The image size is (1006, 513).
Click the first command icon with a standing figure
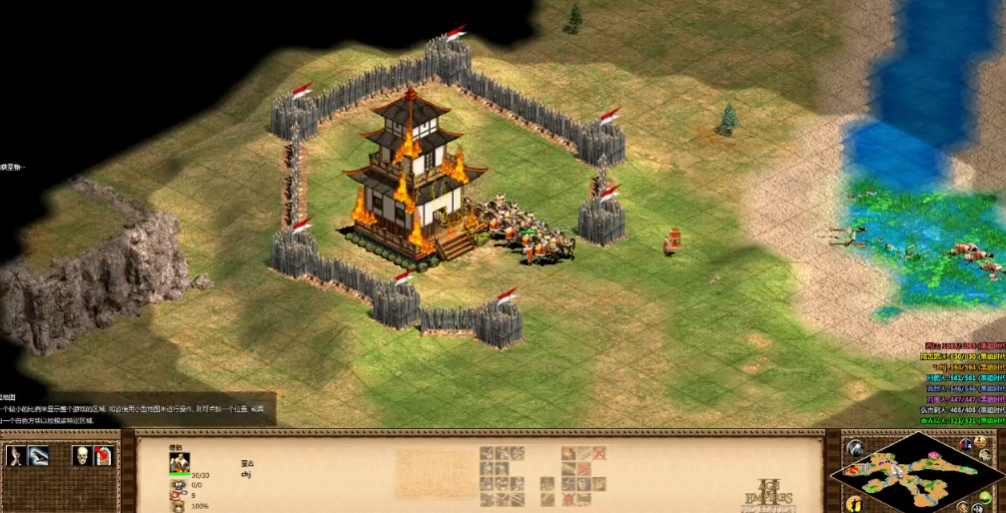(x=16, y=456)
